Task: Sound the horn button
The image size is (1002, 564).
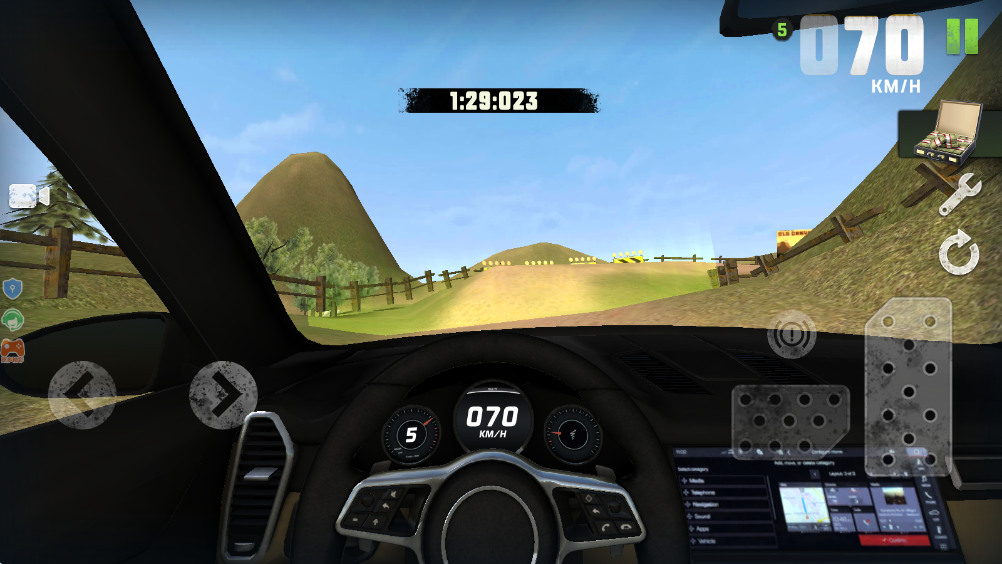Action: (x=792, y=334)
